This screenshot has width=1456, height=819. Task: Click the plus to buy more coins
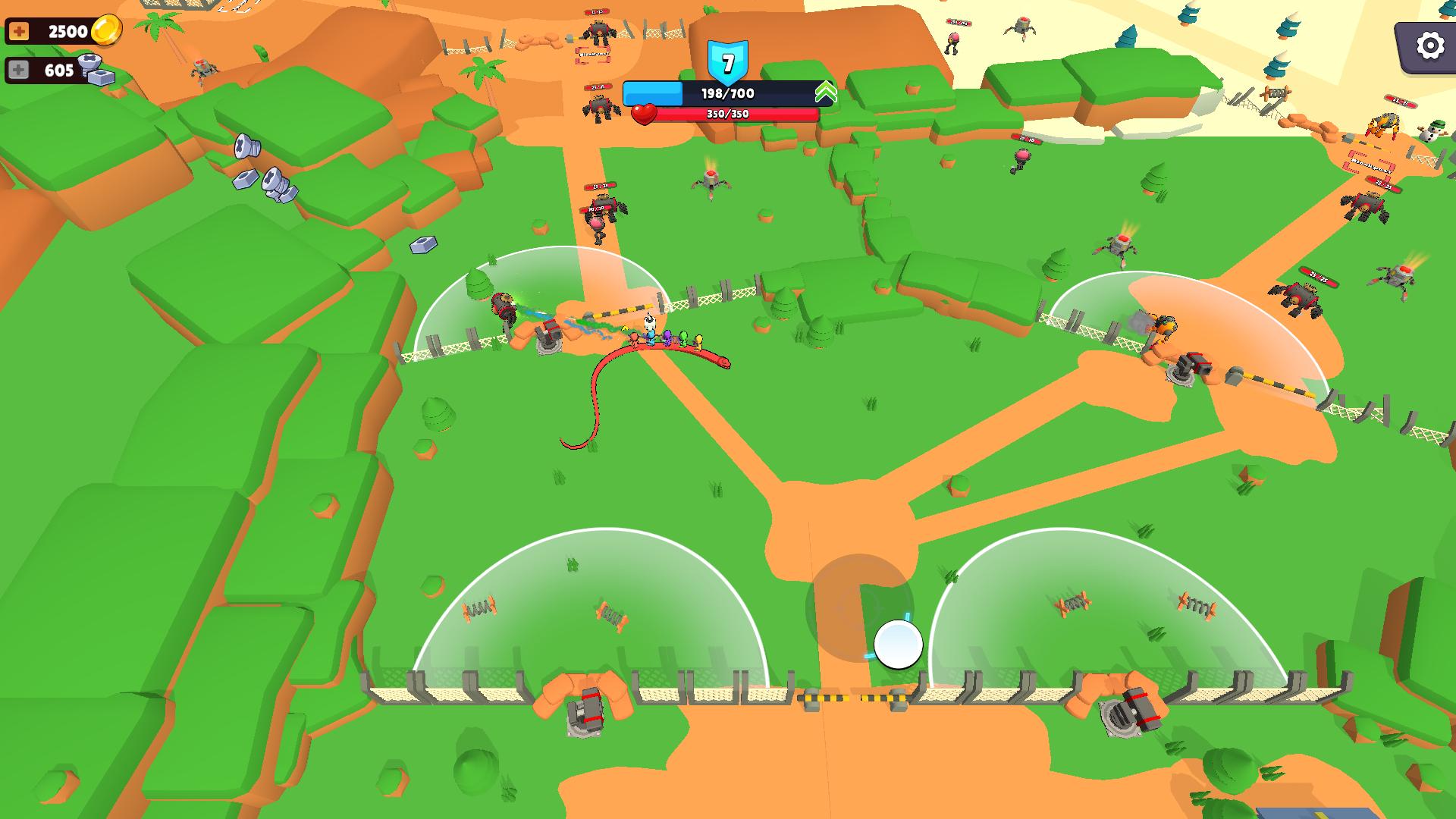(17, 30)
